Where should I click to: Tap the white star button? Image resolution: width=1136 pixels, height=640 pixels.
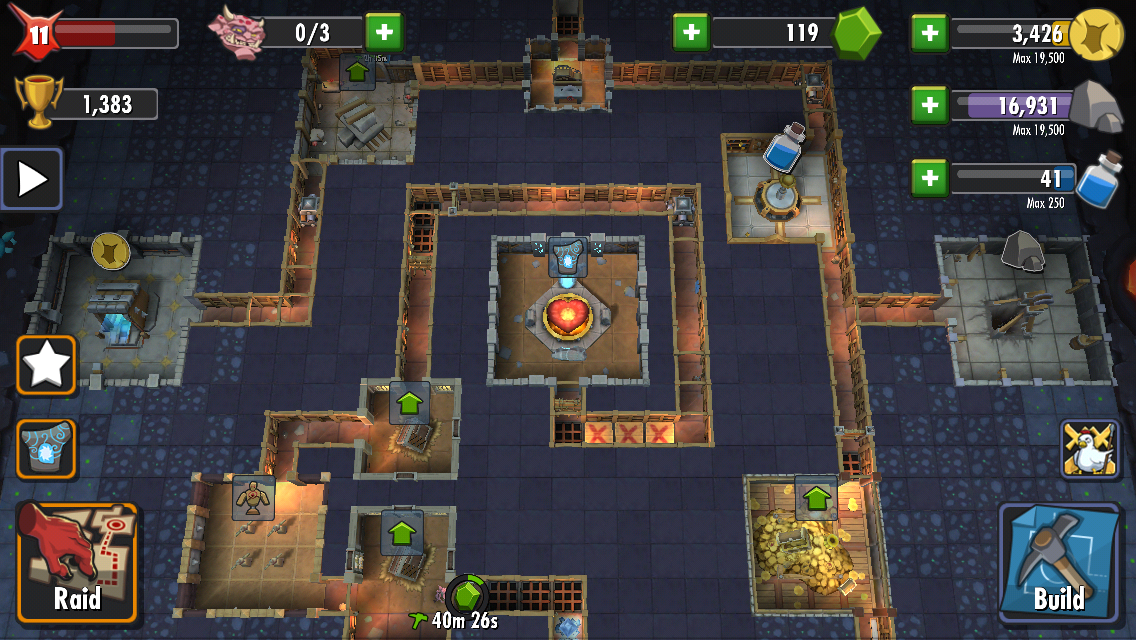[x=46, y=366]
